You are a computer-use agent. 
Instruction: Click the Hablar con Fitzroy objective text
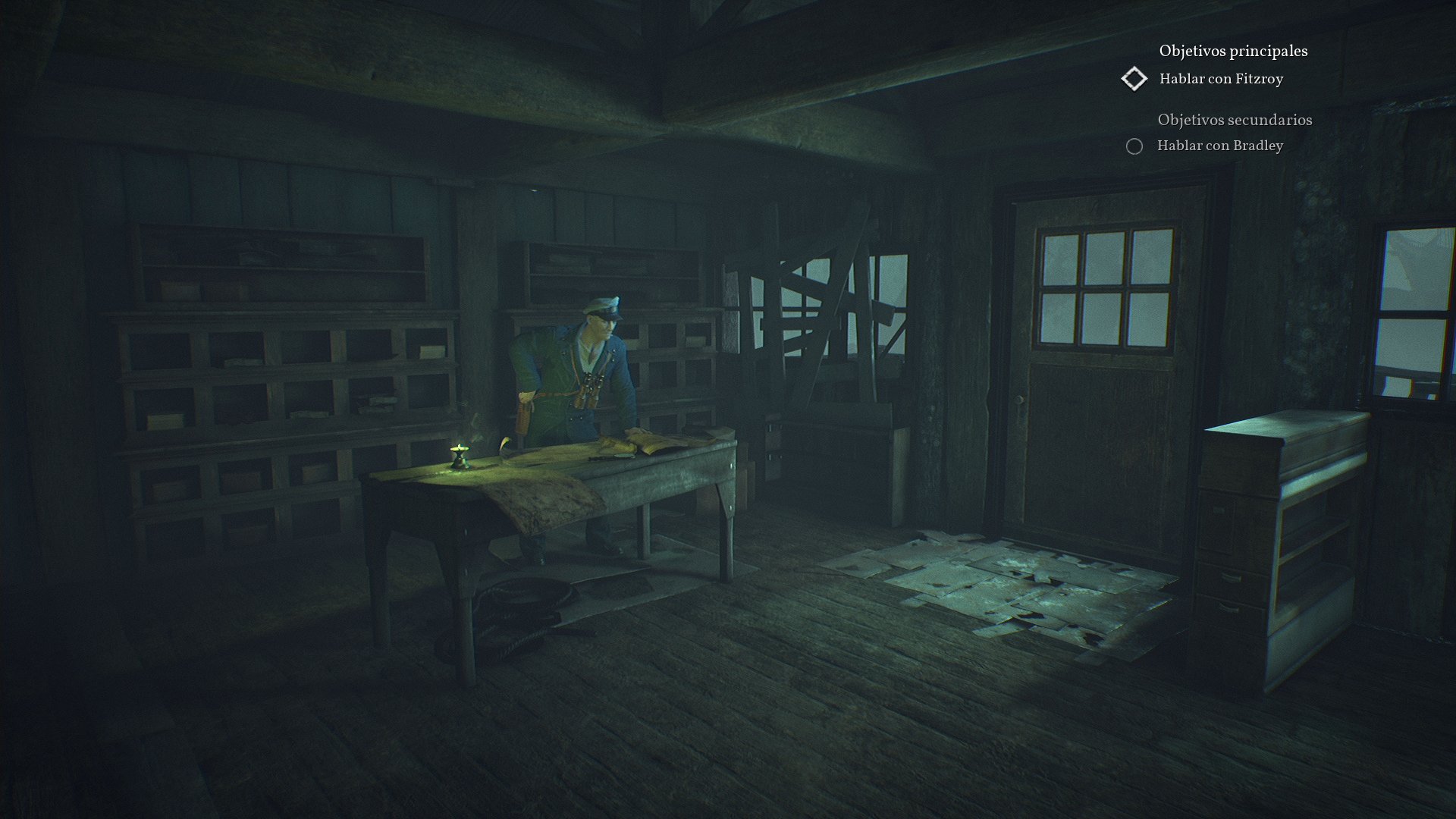[x=1221, y=79]
